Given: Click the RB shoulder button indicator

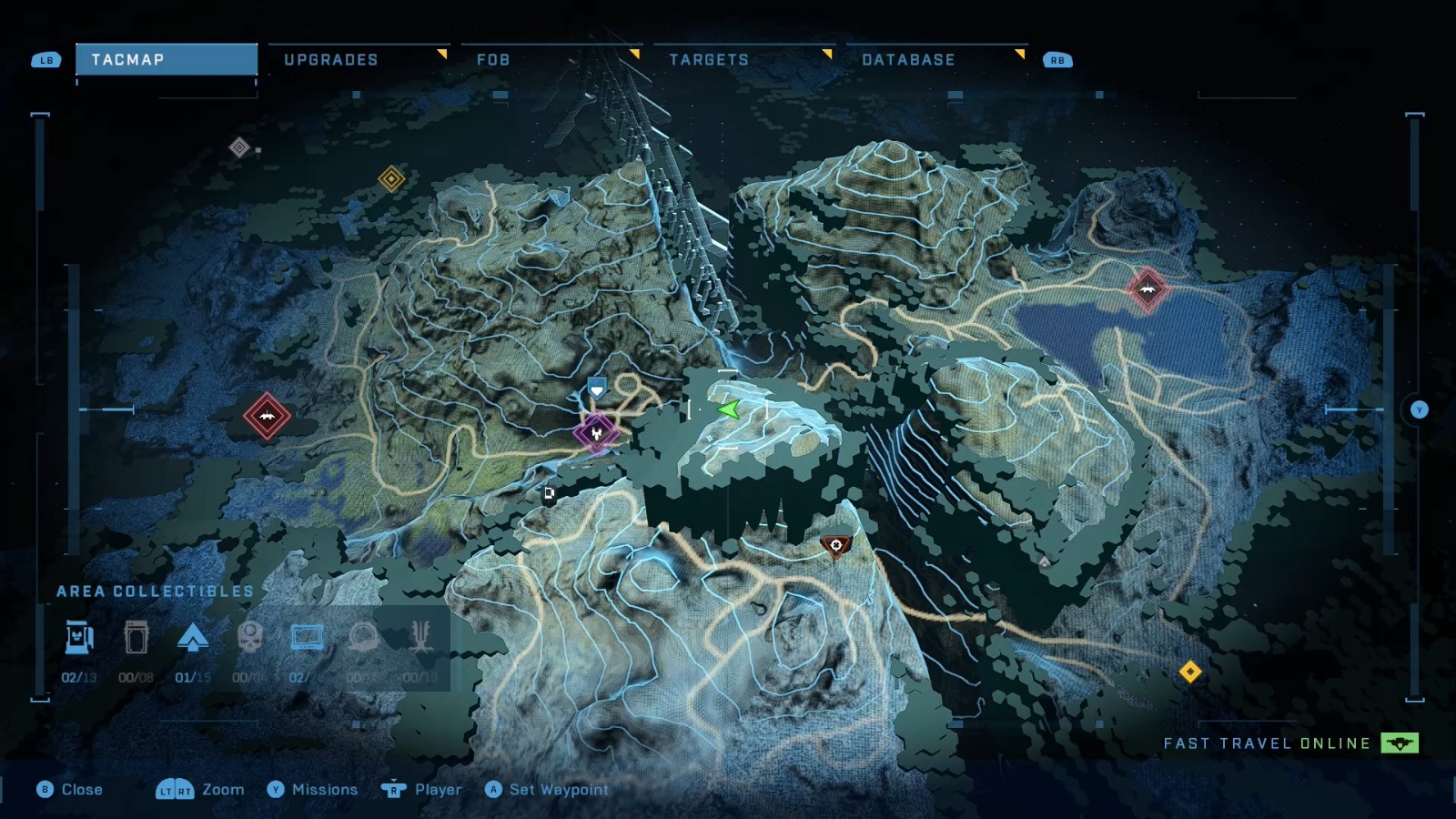Looking at the screenshot, I should tap(1056, 60).
